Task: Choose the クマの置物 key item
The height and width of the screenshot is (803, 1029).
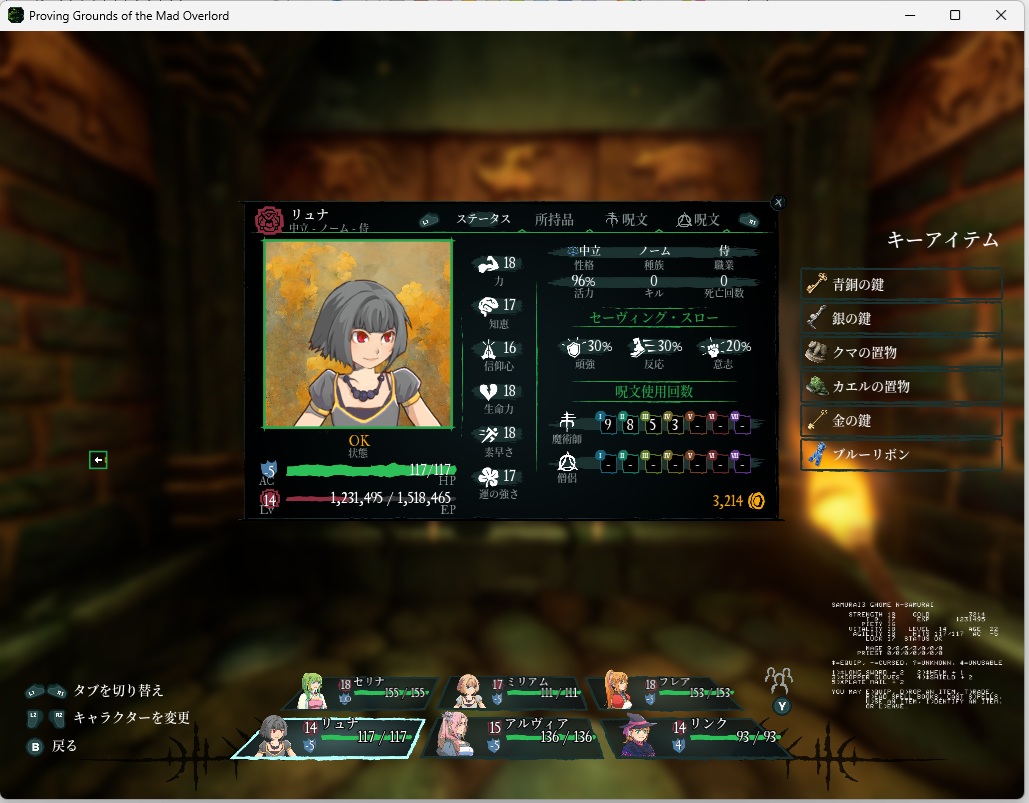Action: (x=901, y=352)
